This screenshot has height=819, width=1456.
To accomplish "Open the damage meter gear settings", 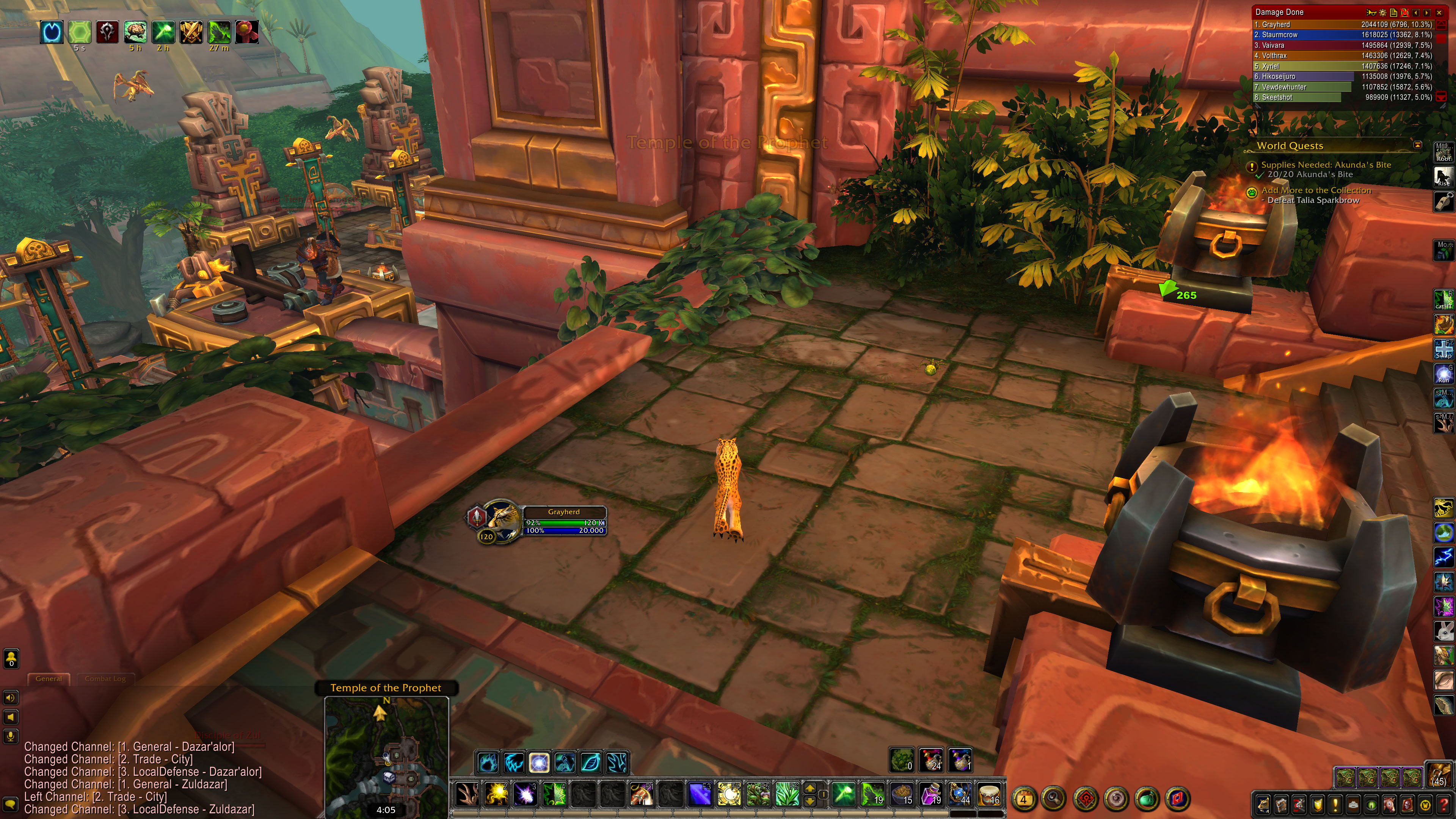I will pyautogui.click(x=1383, y=13).
